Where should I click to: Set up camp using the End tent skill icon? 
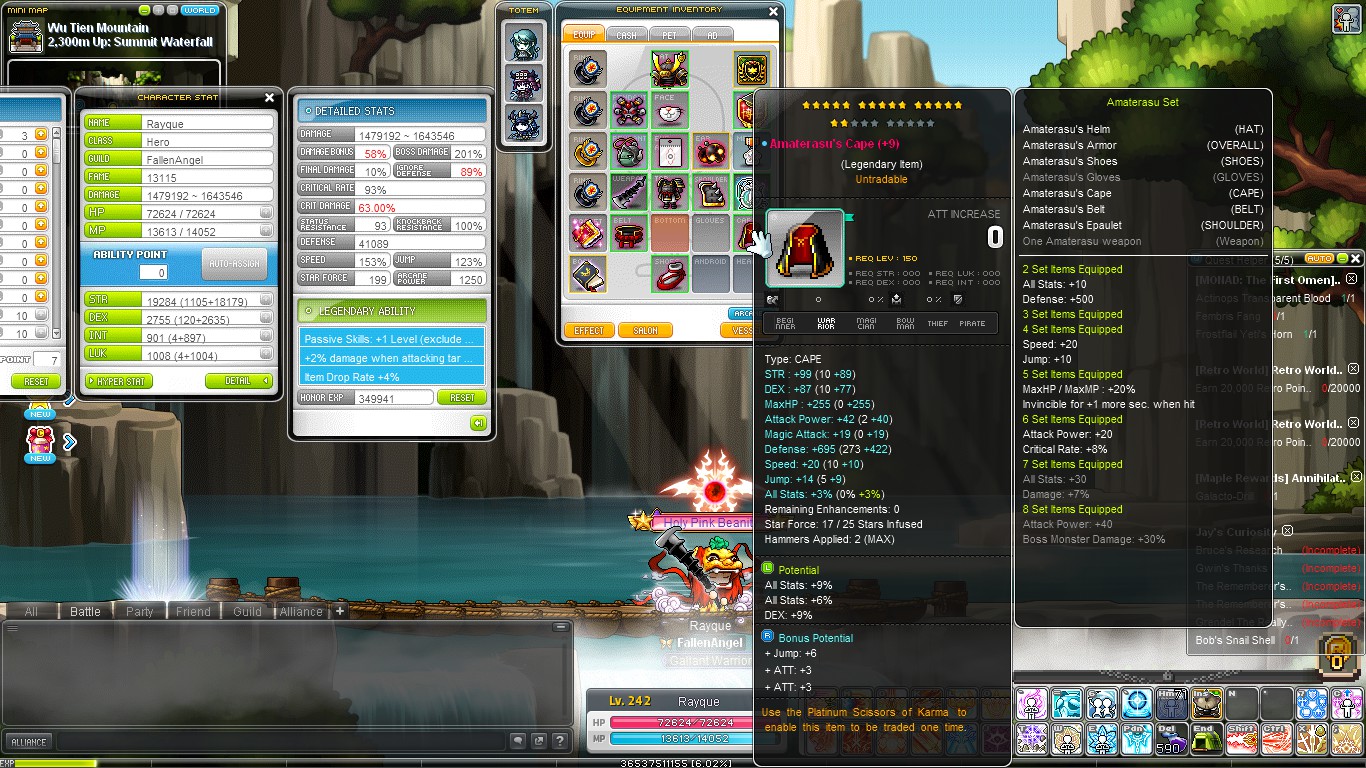[1207, 738]
